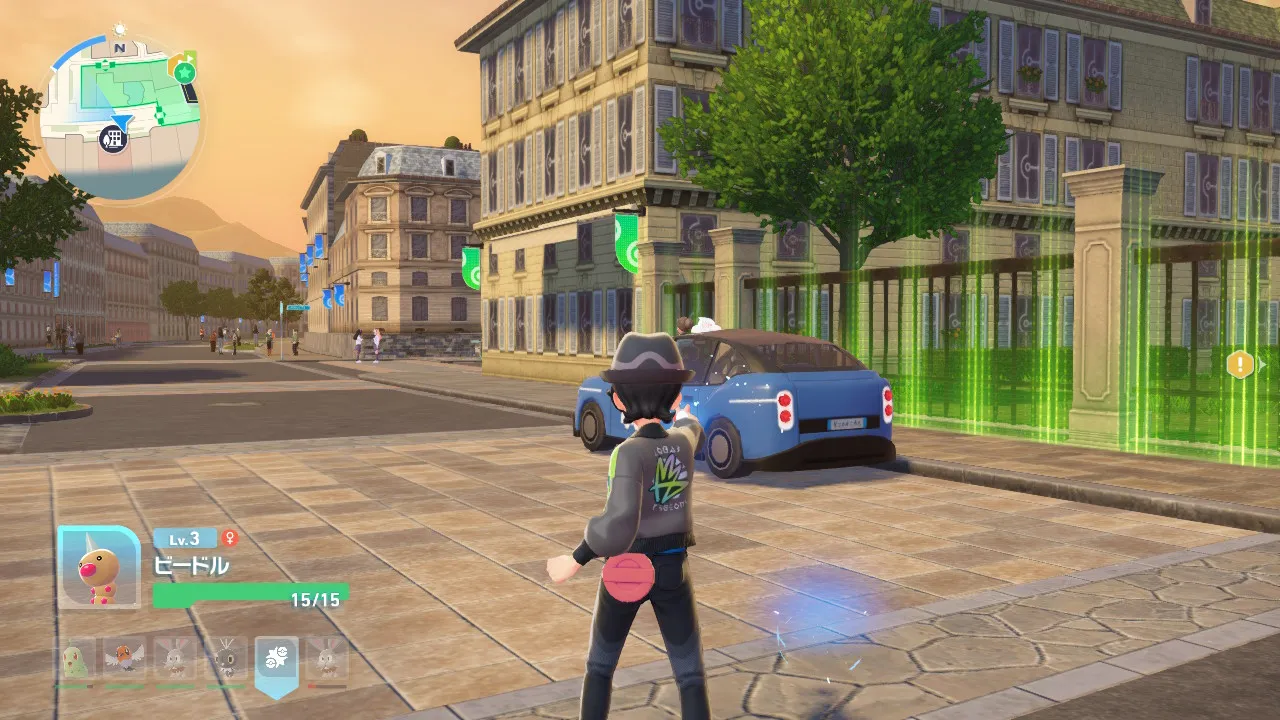Click the green star marker on the minimap
The image size is (1280, 720).
(183, 72)
